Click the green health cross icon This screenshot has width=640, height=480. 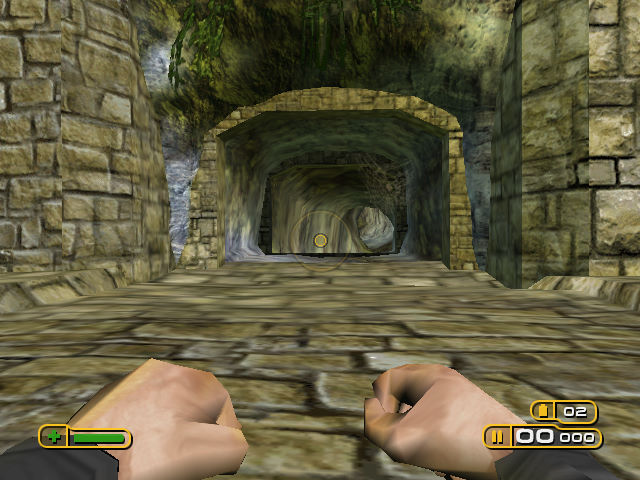point(54,437)
